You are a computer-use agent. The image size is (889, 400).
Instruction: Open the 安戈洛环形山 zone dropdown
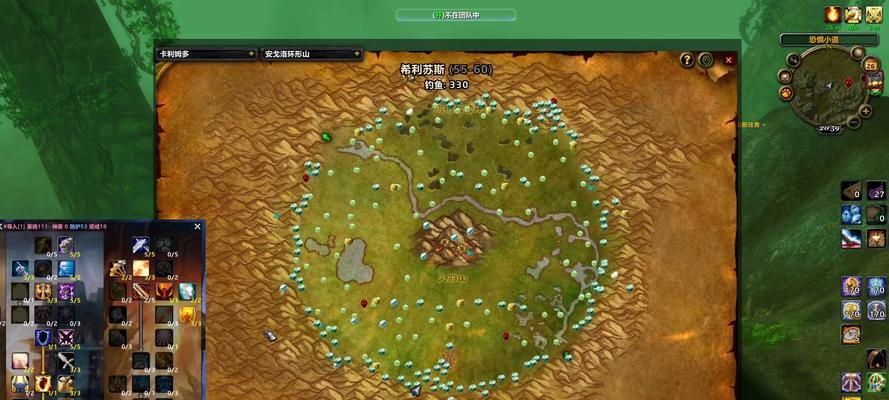click(310, 54)
